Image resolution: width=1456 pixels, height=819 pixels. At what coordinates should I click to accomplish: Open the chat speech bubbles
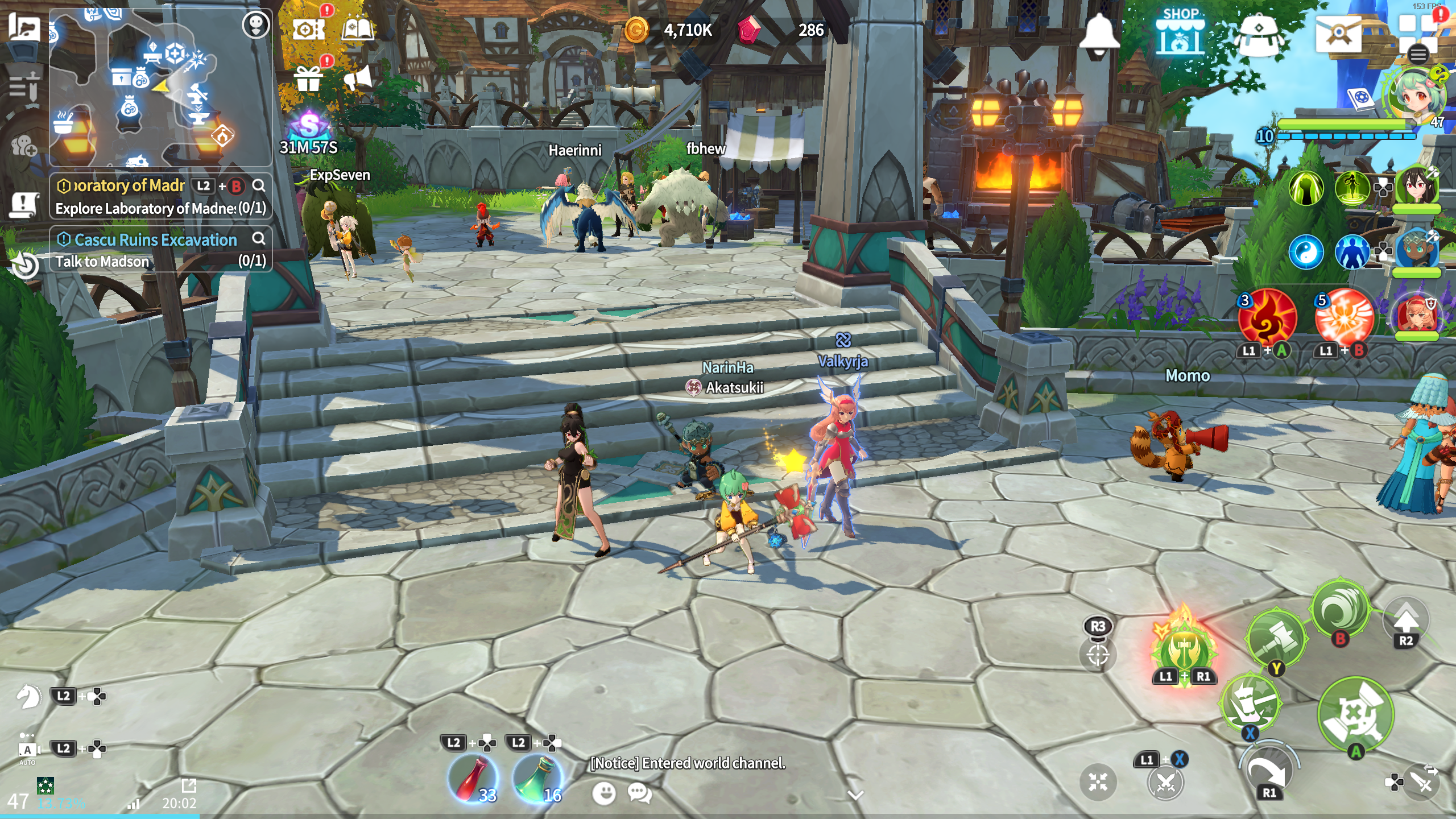pos(640,793)
